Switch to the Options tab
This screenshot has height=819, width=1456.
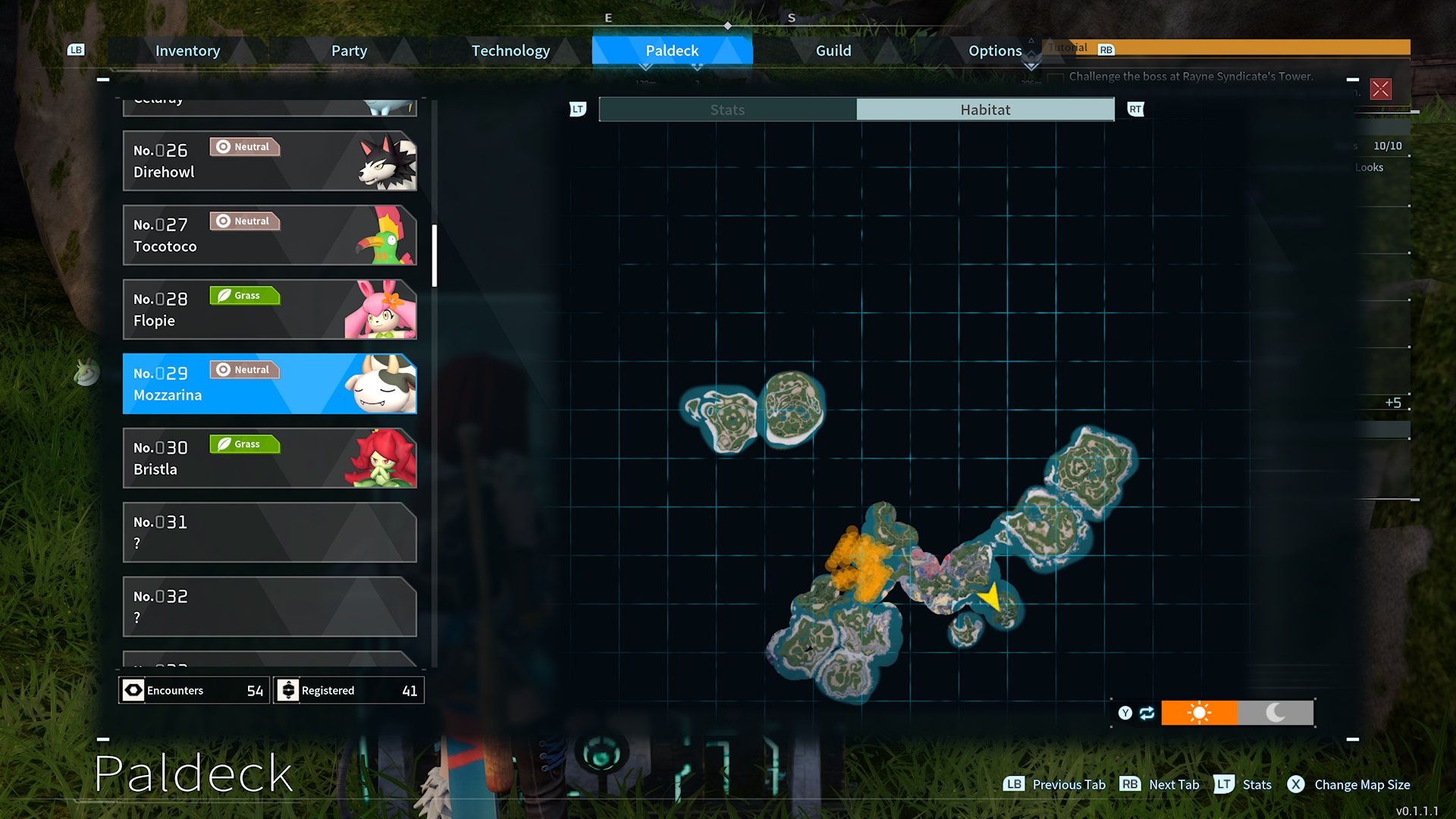coord(994,51)
